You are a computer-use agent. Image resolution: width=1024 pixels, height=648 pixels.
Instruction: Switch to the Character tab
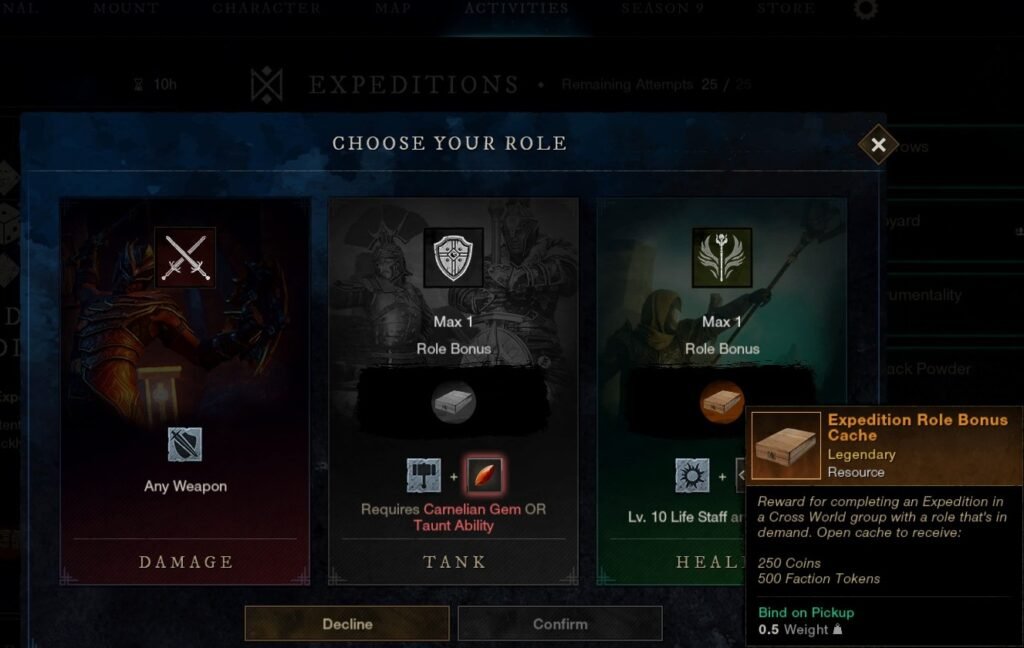266,9
